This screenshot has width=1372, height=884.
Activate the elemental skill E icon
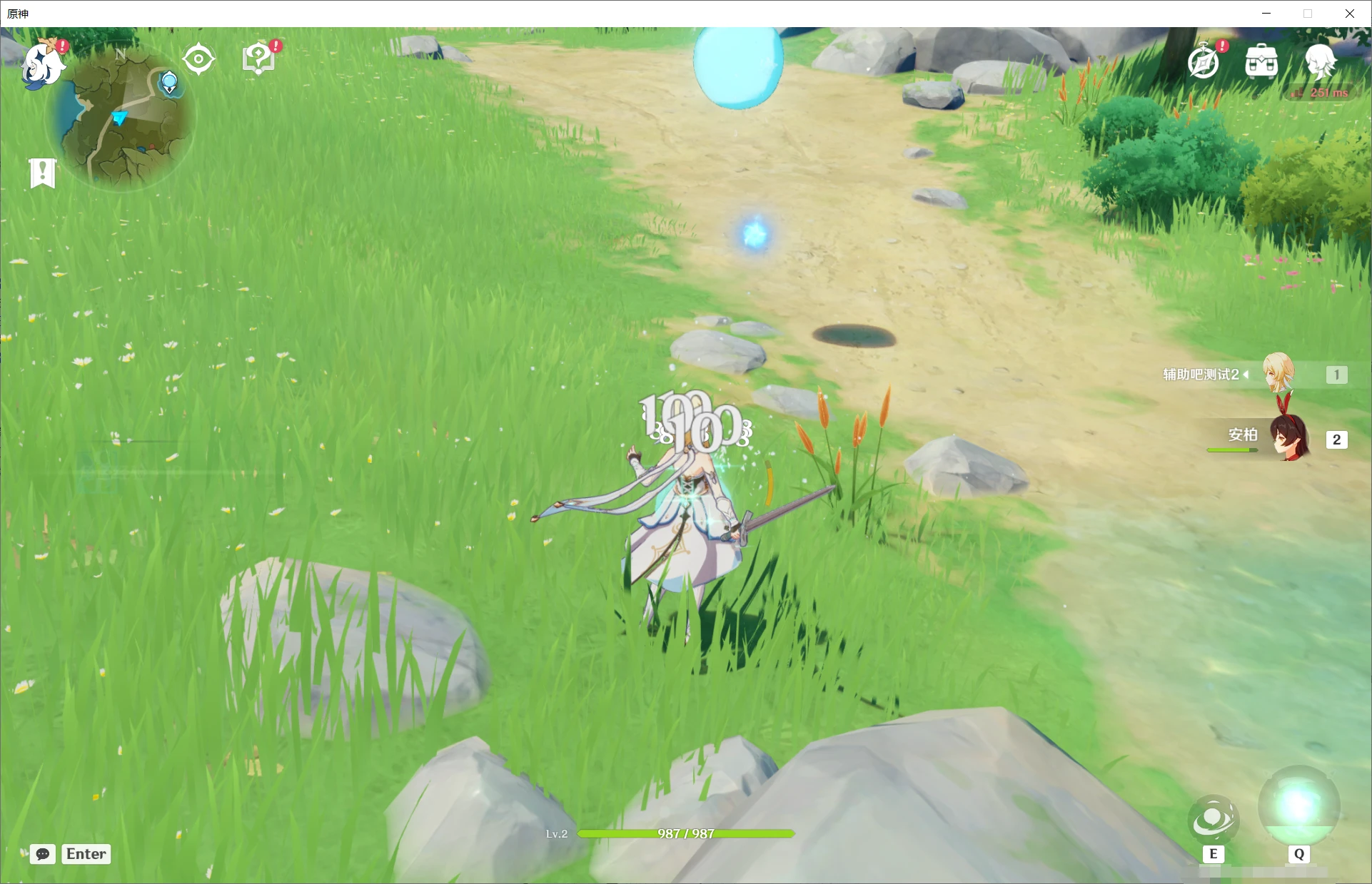tap(1214, 820)
